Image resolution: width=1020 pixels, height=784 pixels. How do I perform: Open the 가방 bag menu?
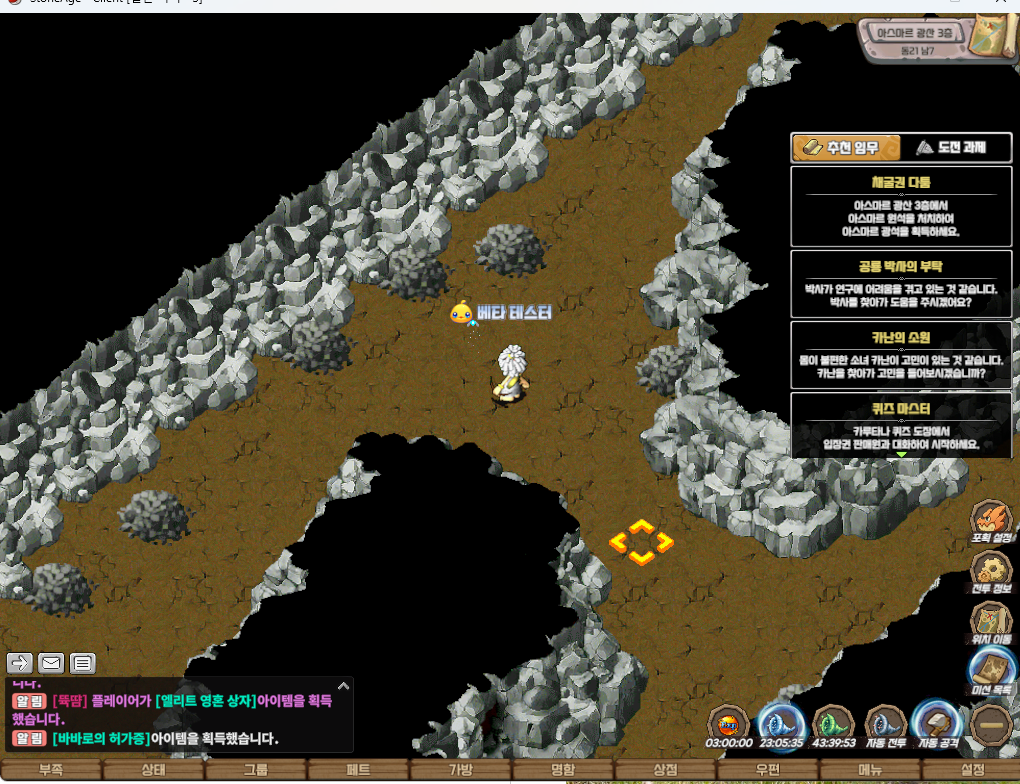(x=460, y=770)
